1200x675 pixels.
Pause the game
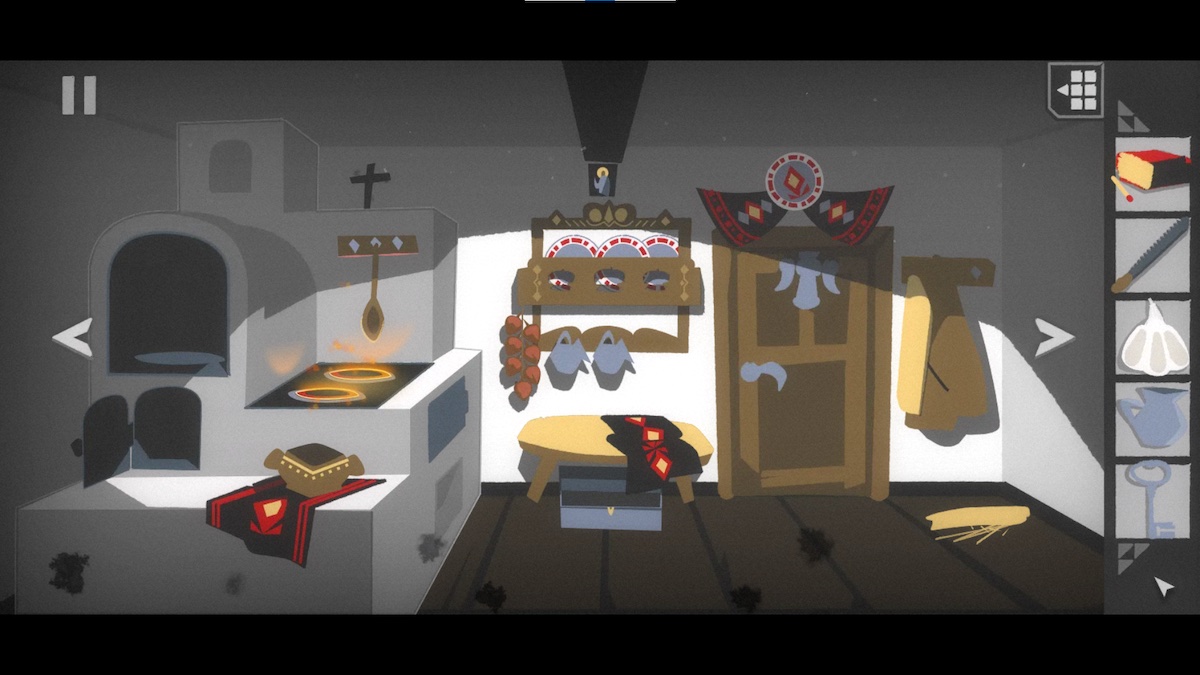pos(79,95)
